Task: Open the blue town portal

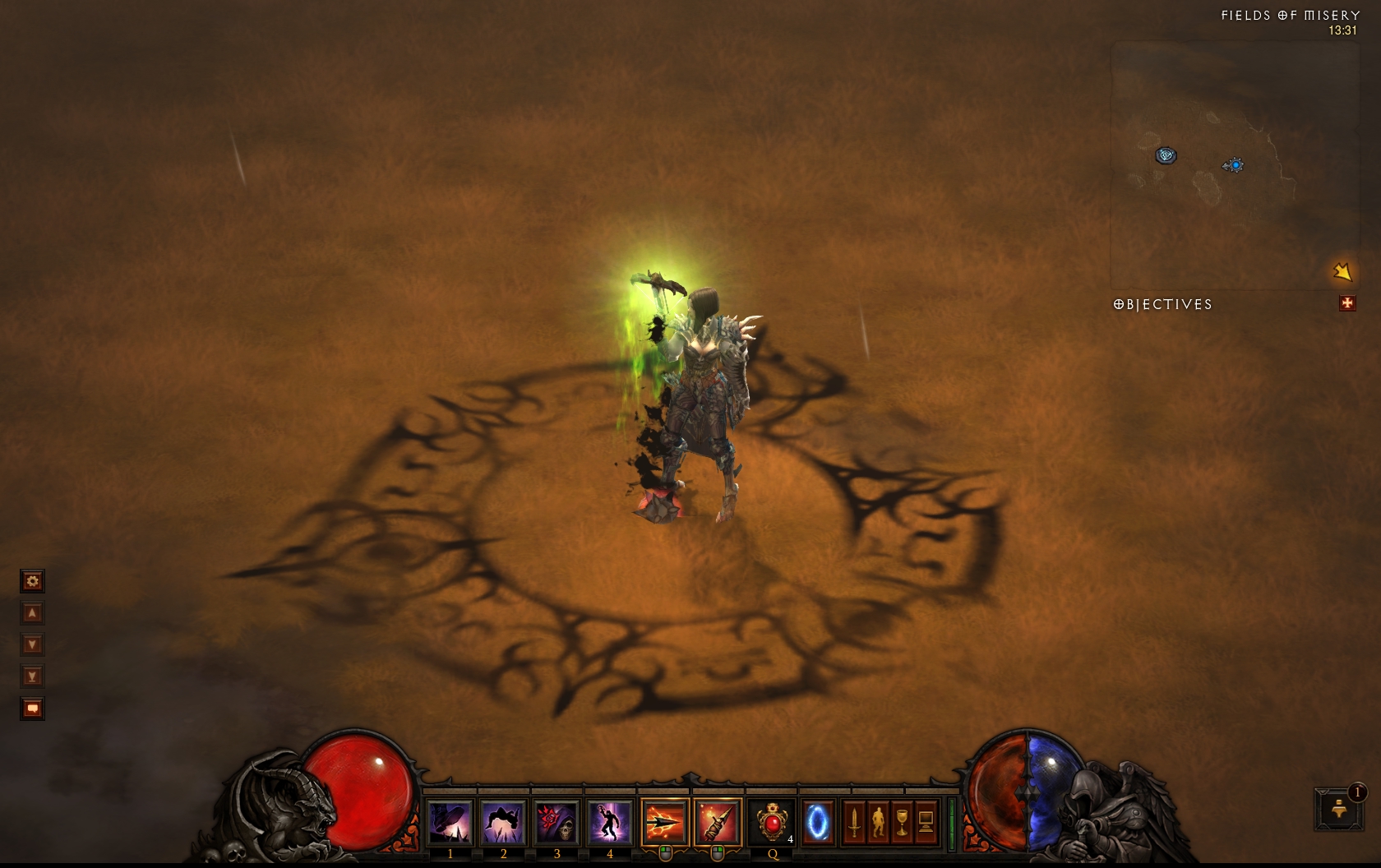Action: click(x=818, y=822)
